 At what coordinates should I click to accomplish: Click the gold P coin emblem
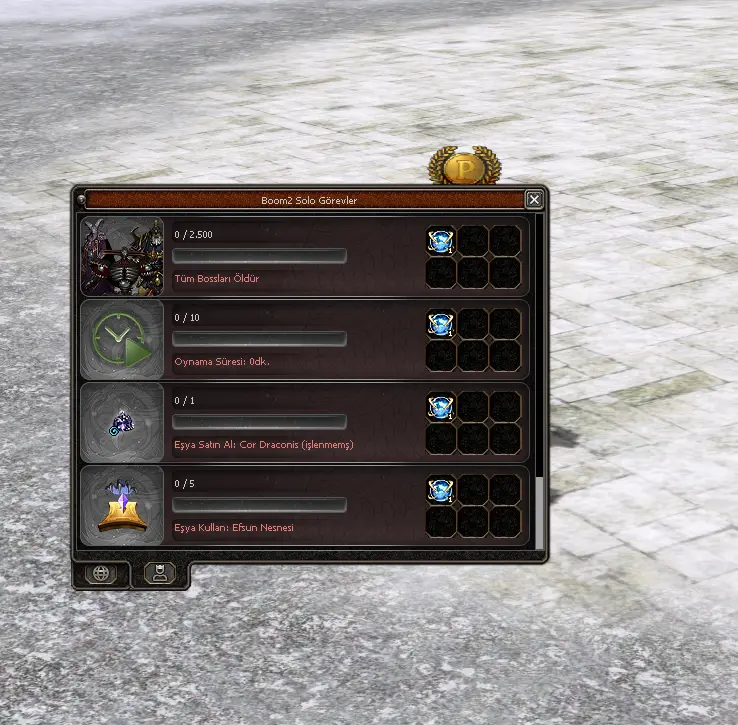[463, 167]
